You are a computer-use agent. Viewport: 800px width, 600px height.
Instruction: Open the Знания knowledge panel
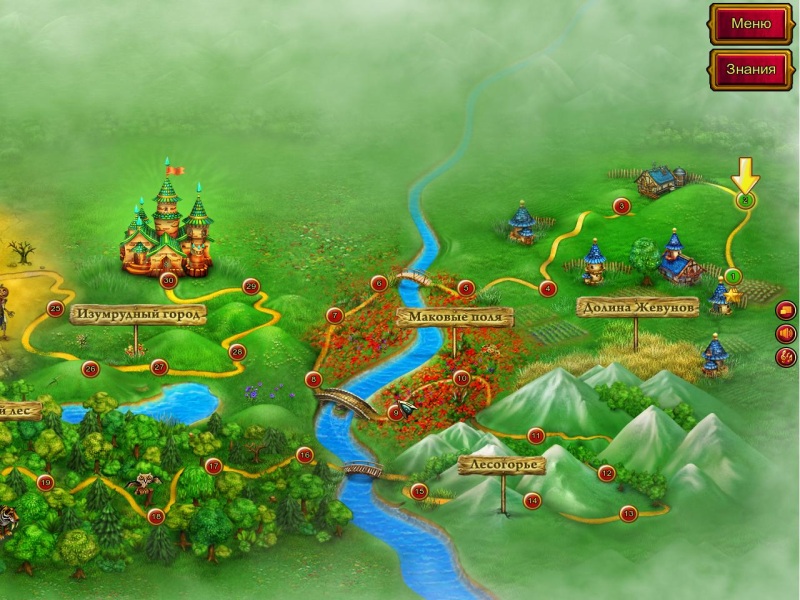(750, 69)
